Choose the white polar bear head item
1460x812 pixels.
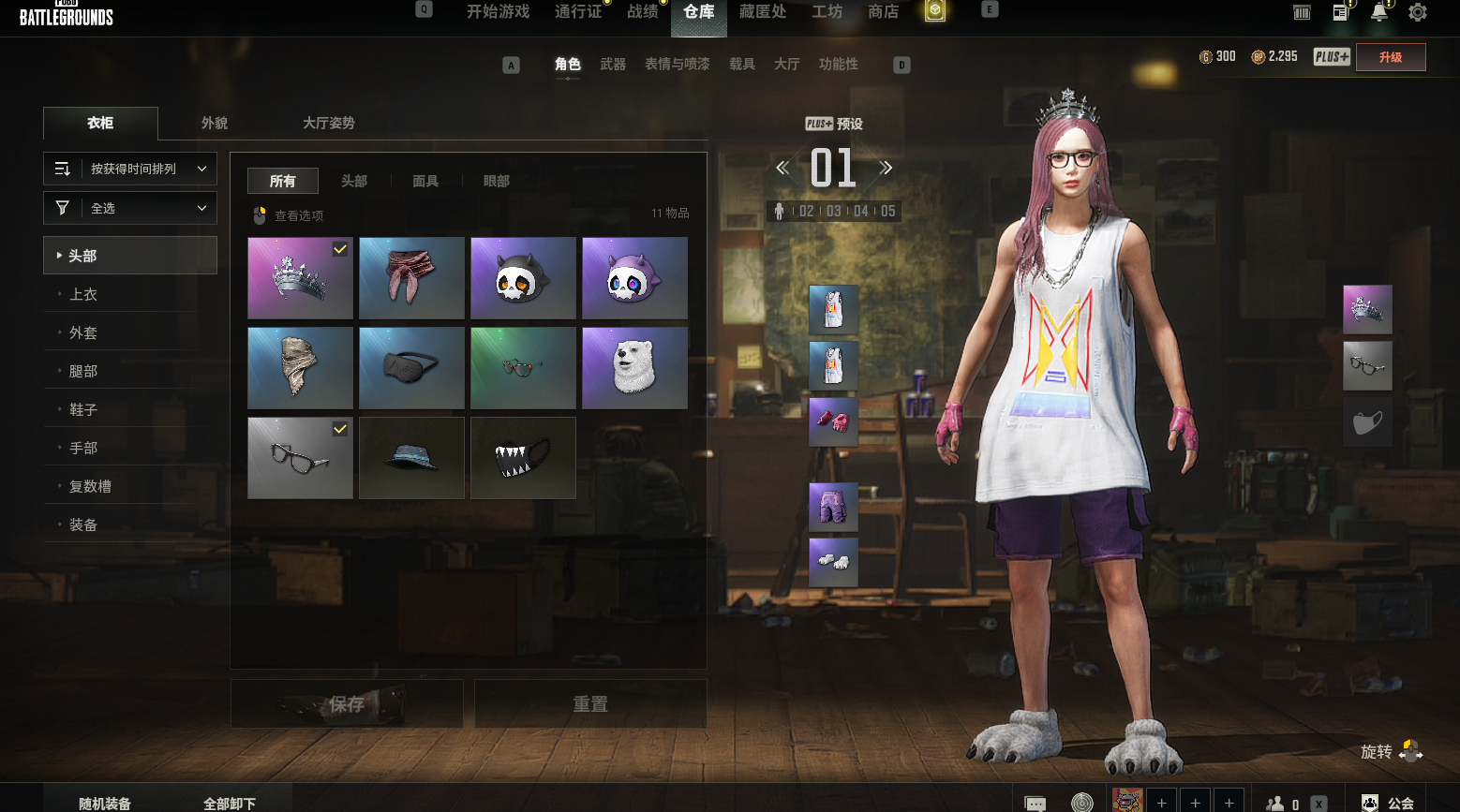point(634,368)
